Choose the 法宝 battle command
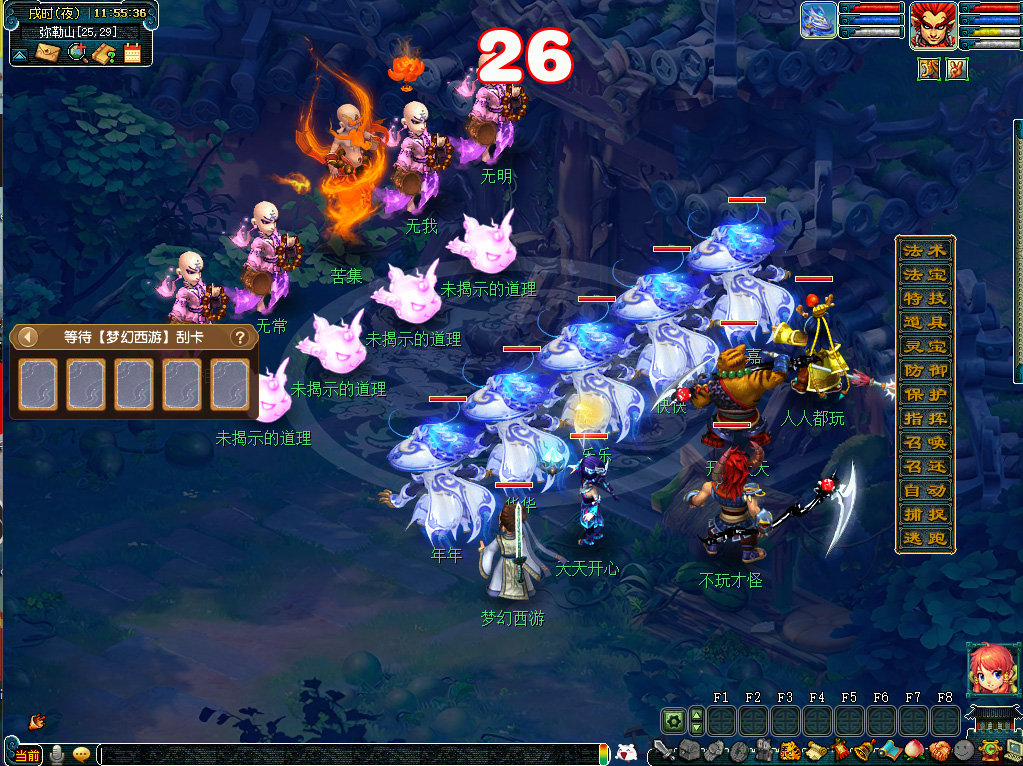The height and width of the screenshot is (766, 1023). (x=924, y=274)
